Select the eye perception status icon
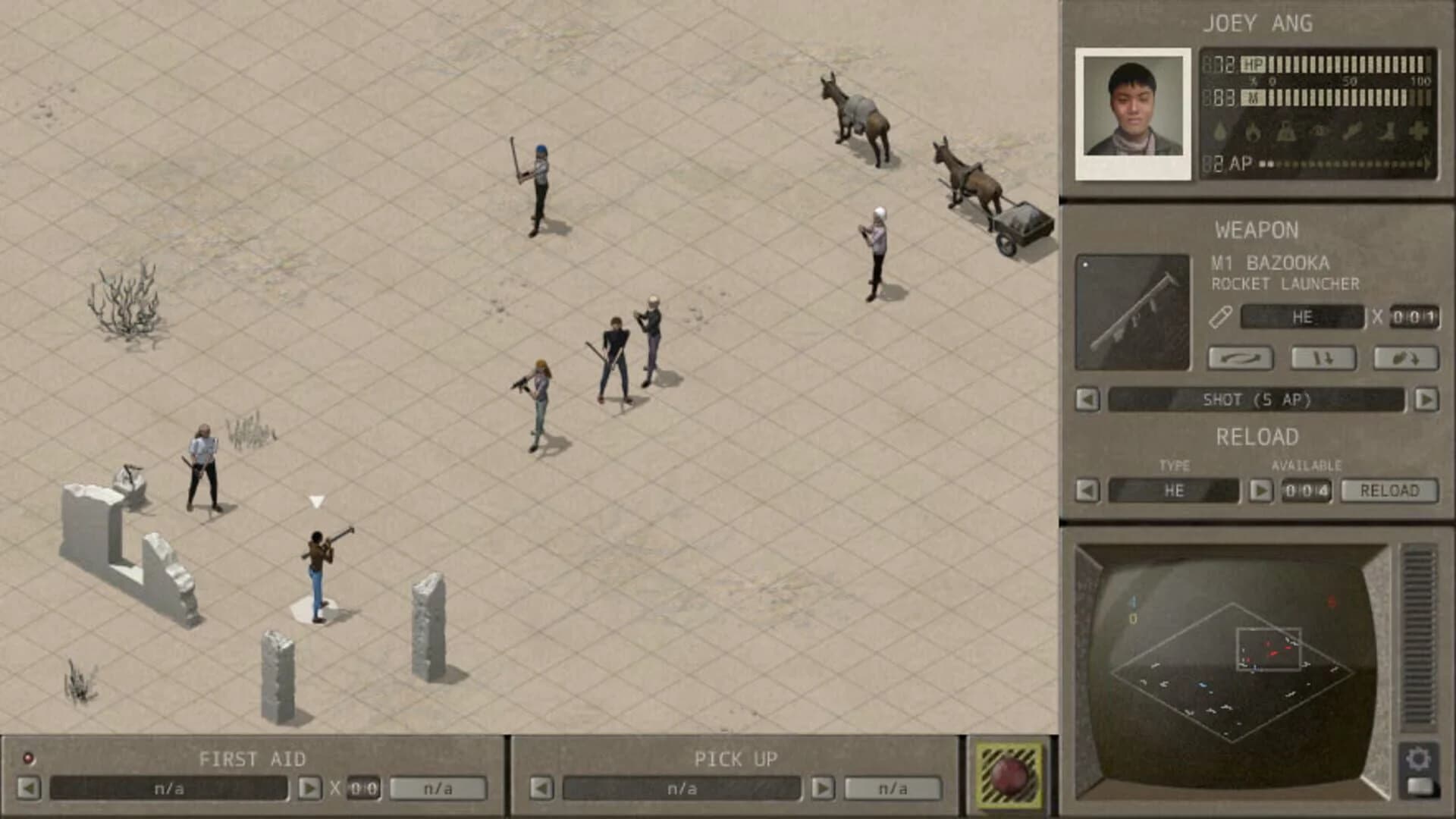This screenshot has width=1456, height=819. (x=1319, y=130)
